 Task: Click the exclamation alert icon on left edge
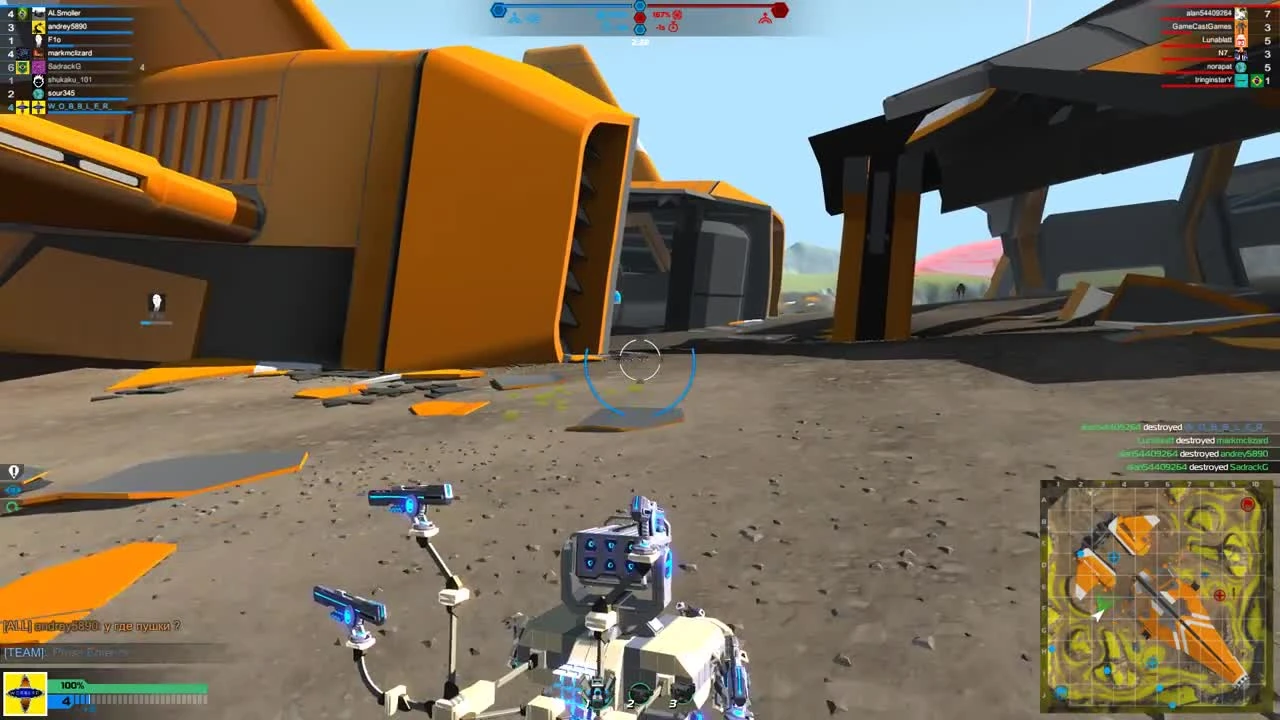coord(13,470)
